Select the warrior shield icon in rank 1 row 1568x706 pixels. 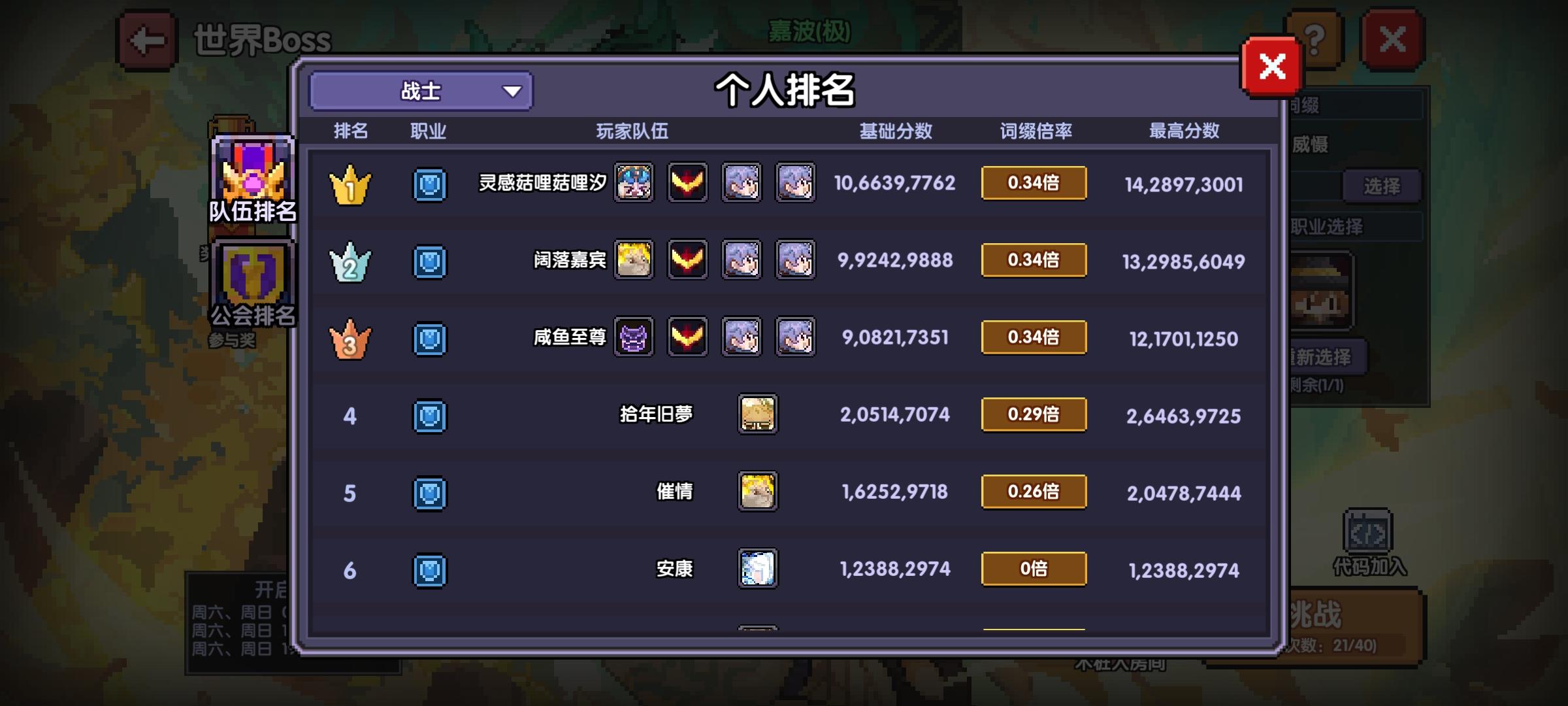click(x=429, y=184)
